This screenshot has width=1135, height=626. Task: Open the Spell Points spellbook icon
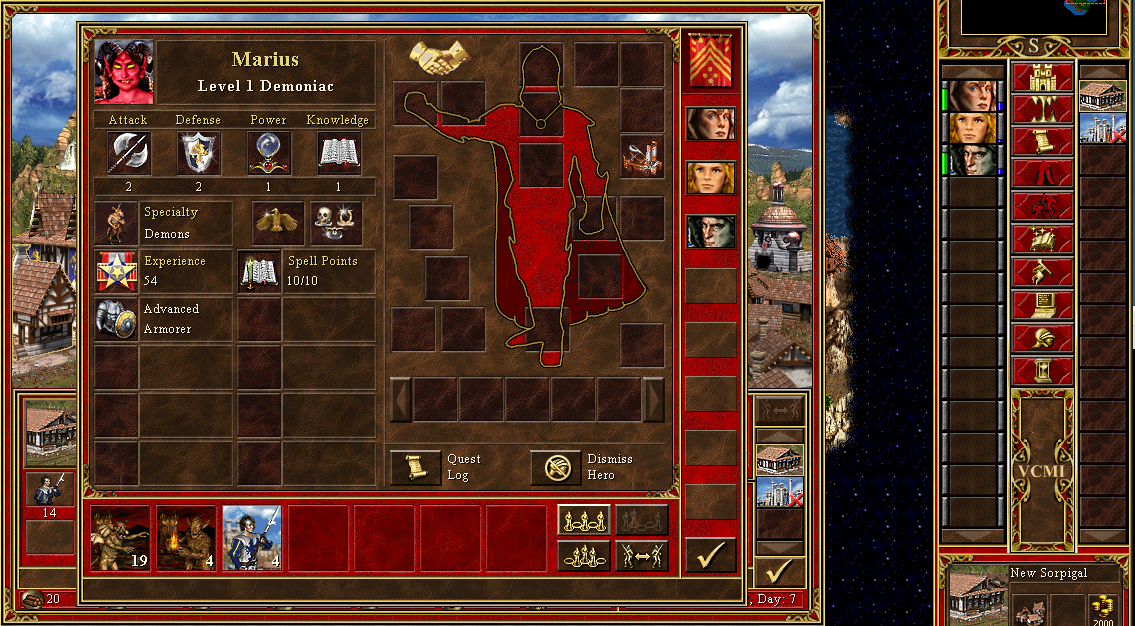coord(259,271)
